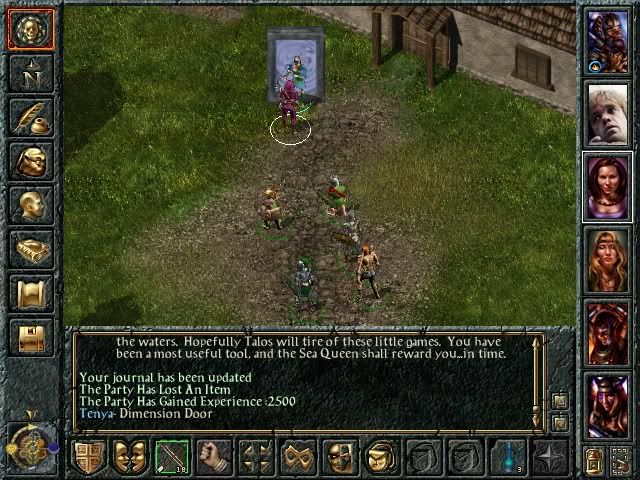Return to game via the skull icon

coord(30,30)
